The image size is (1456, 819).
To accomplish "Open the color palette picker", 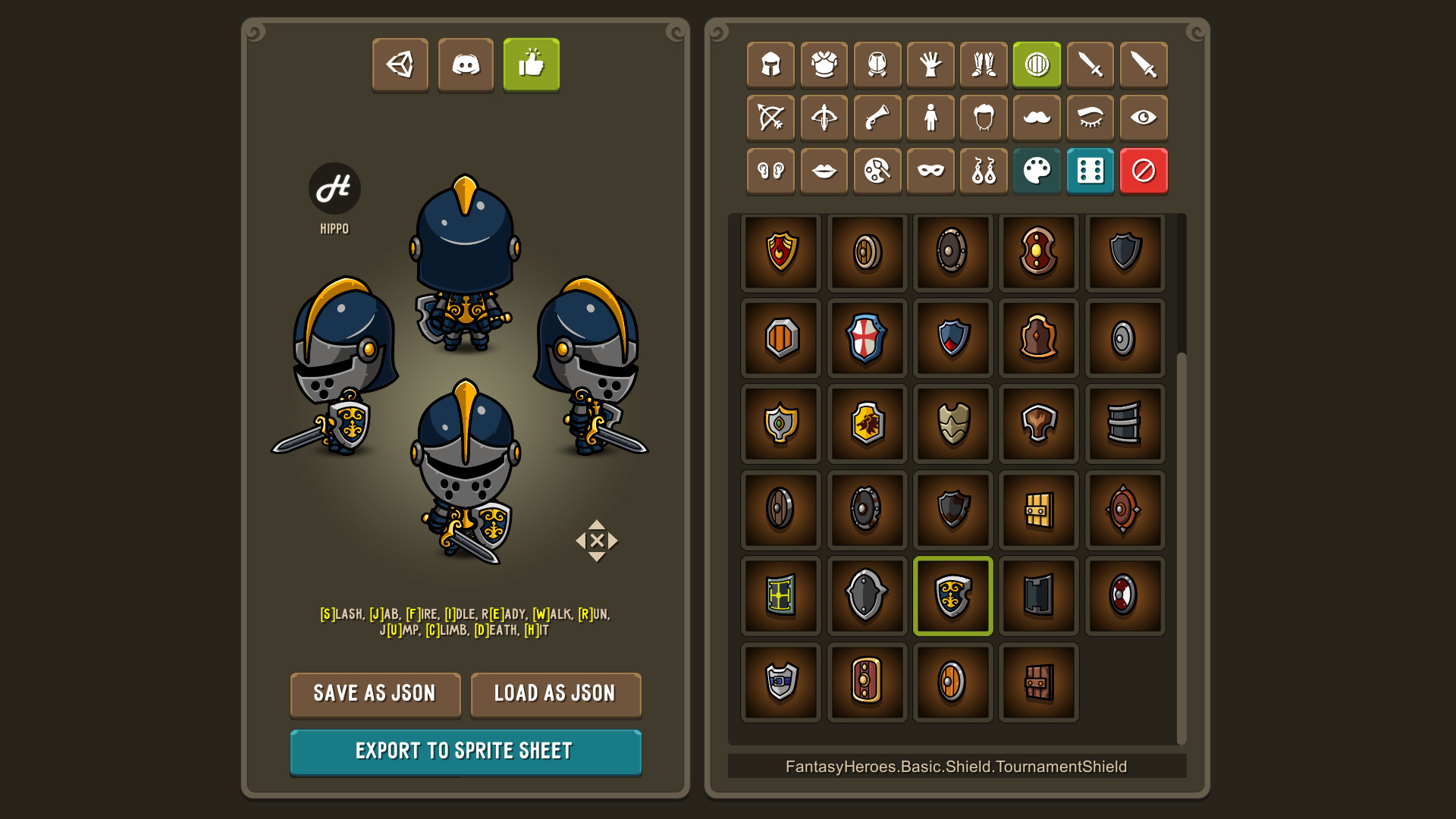I will (1037, 171).
